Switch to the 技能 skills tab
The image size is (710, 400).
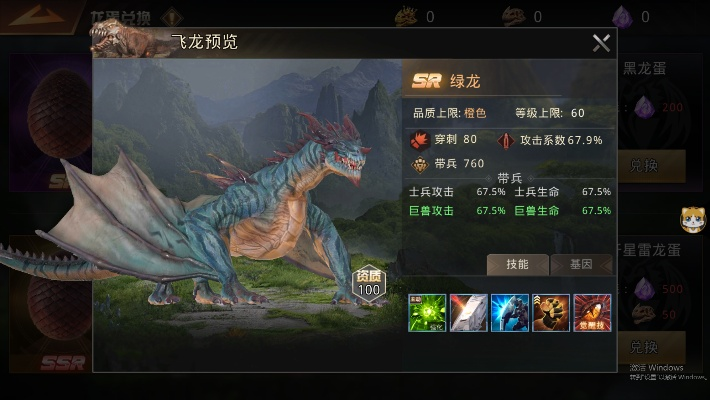pyautogui.click(x=517, y=264)
